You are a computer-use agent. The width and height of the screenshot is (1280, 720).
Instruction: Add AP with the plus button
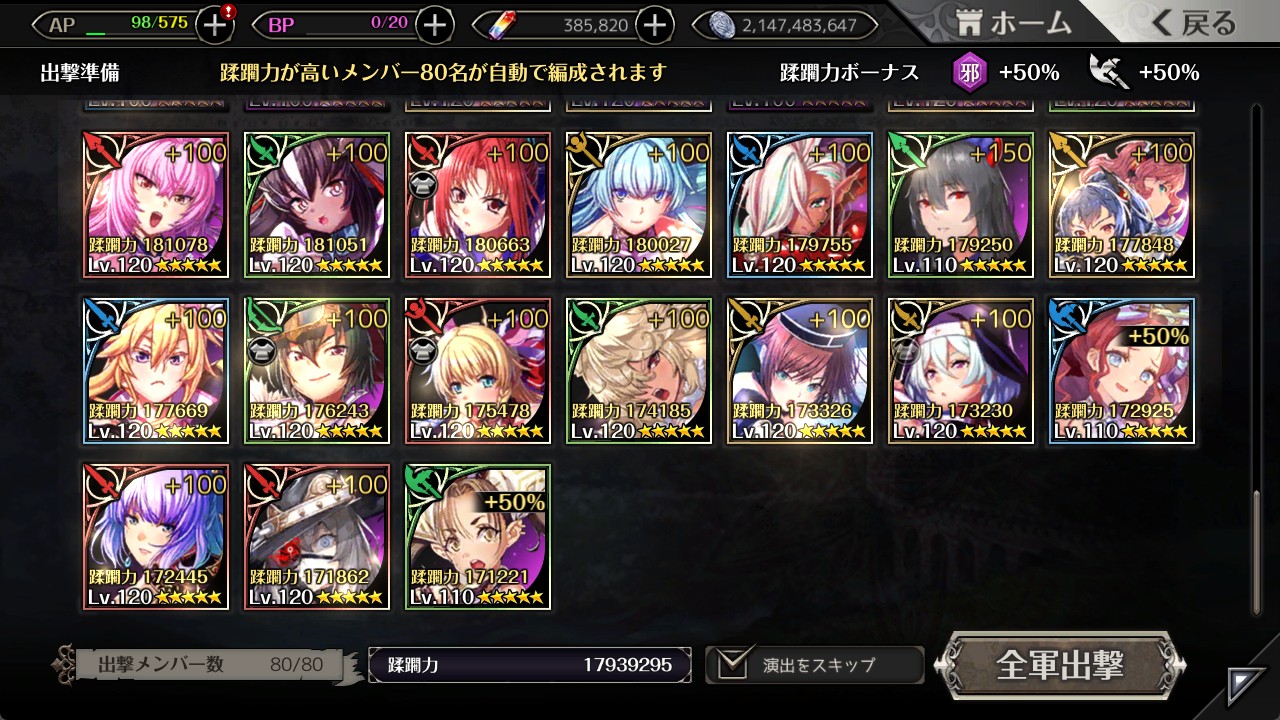coord(216,25)
